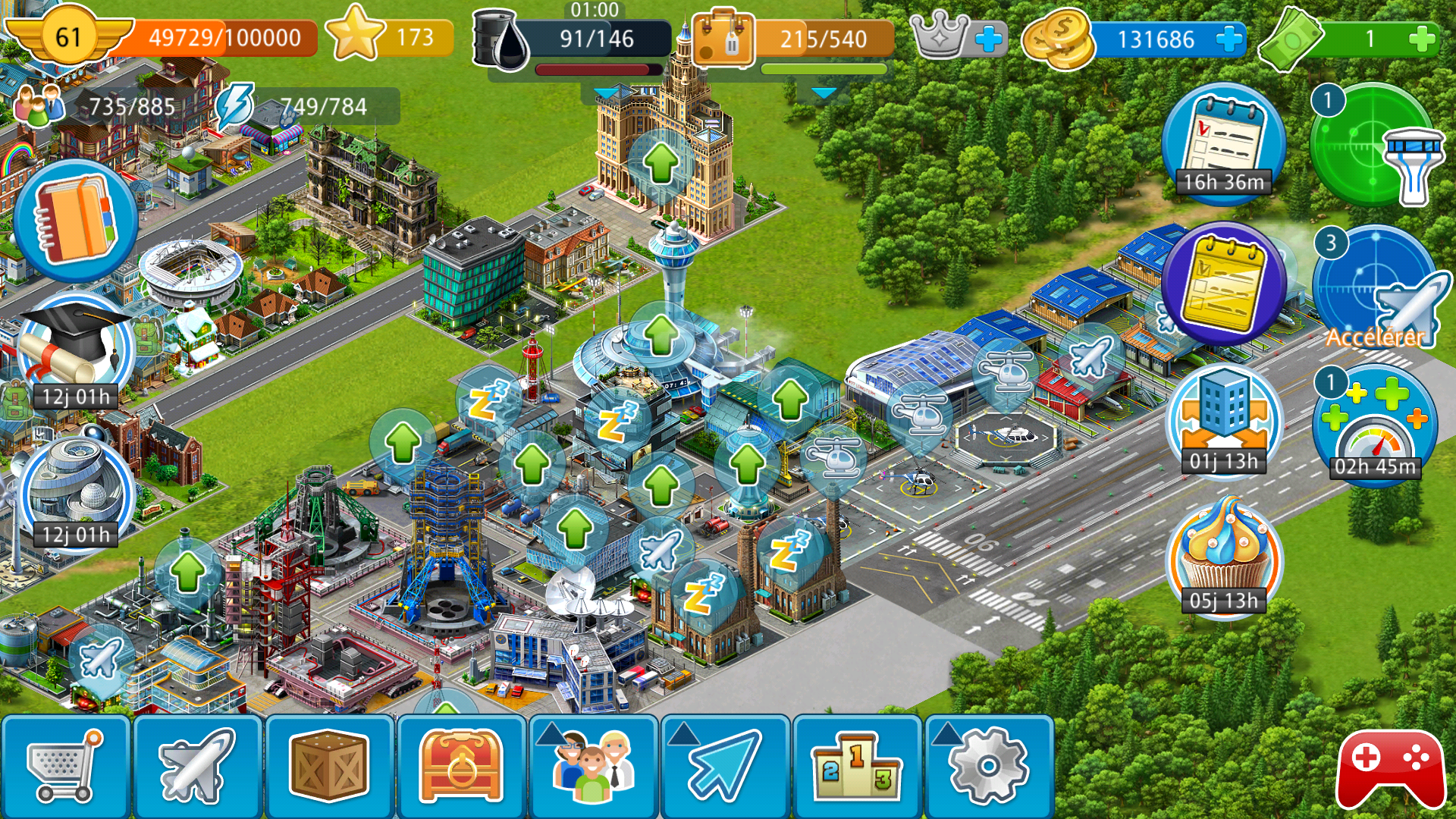Open the shopping cart store
Screen dimensions: 1456x819
[x=65, y=766]
